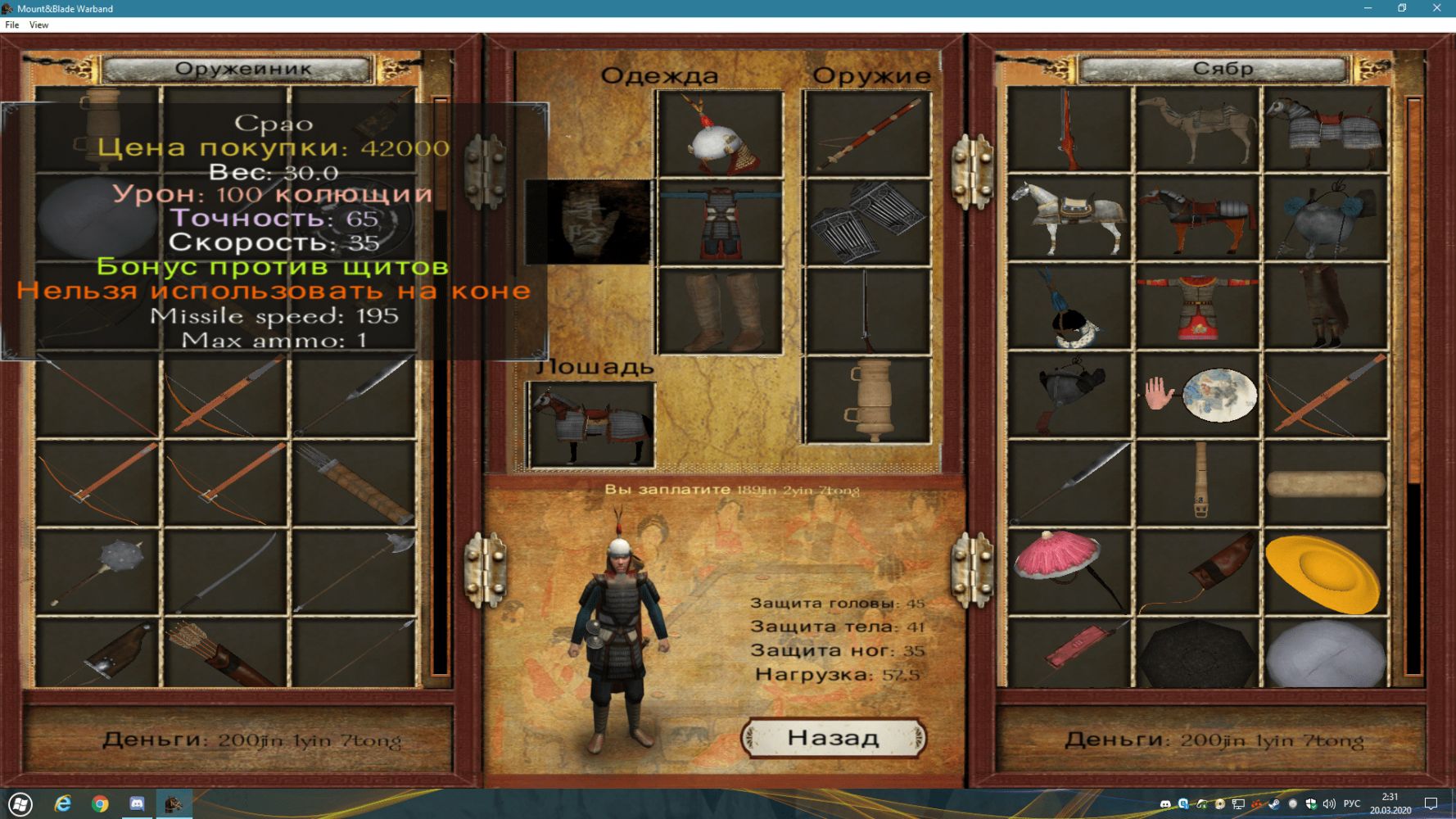
Task: Select the equipped white plumed helmet slot
Action: click(719, 134)
